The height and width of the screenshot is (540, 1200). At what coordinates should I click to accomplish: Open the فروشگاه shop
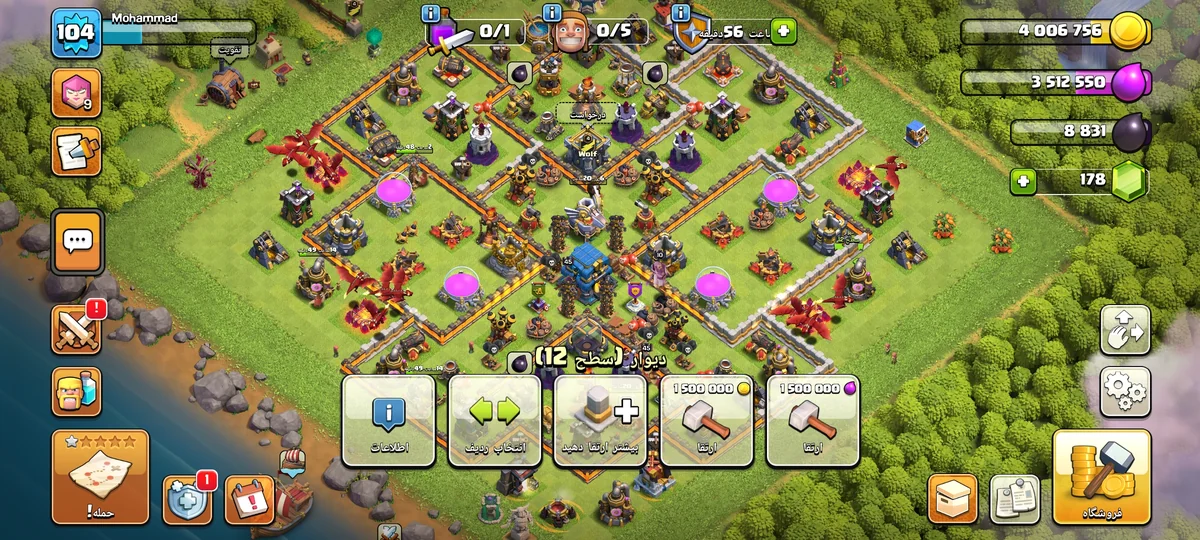click(1101, 478)
